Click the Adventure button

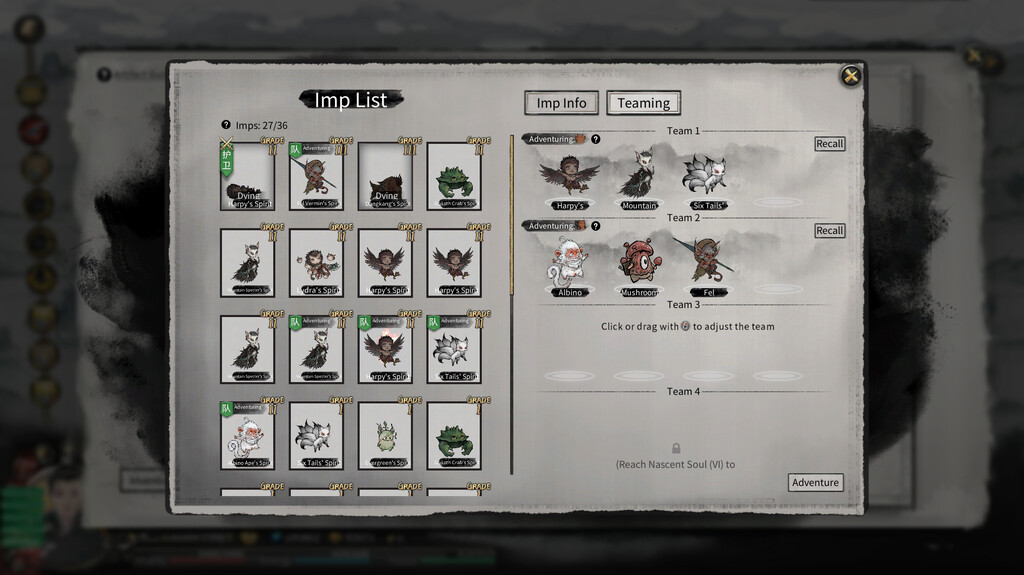(x=815, y=482)
